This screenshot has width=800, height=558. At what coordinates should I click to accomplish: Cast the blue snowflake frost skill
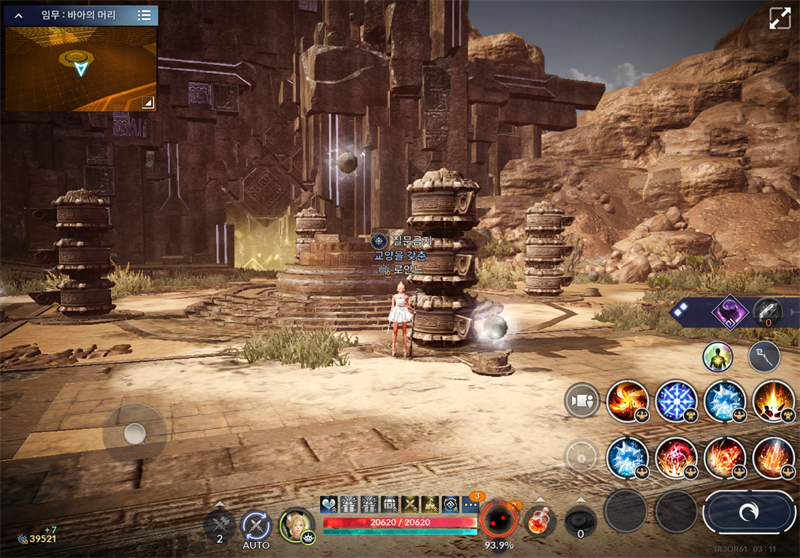(x=677, y=401)
